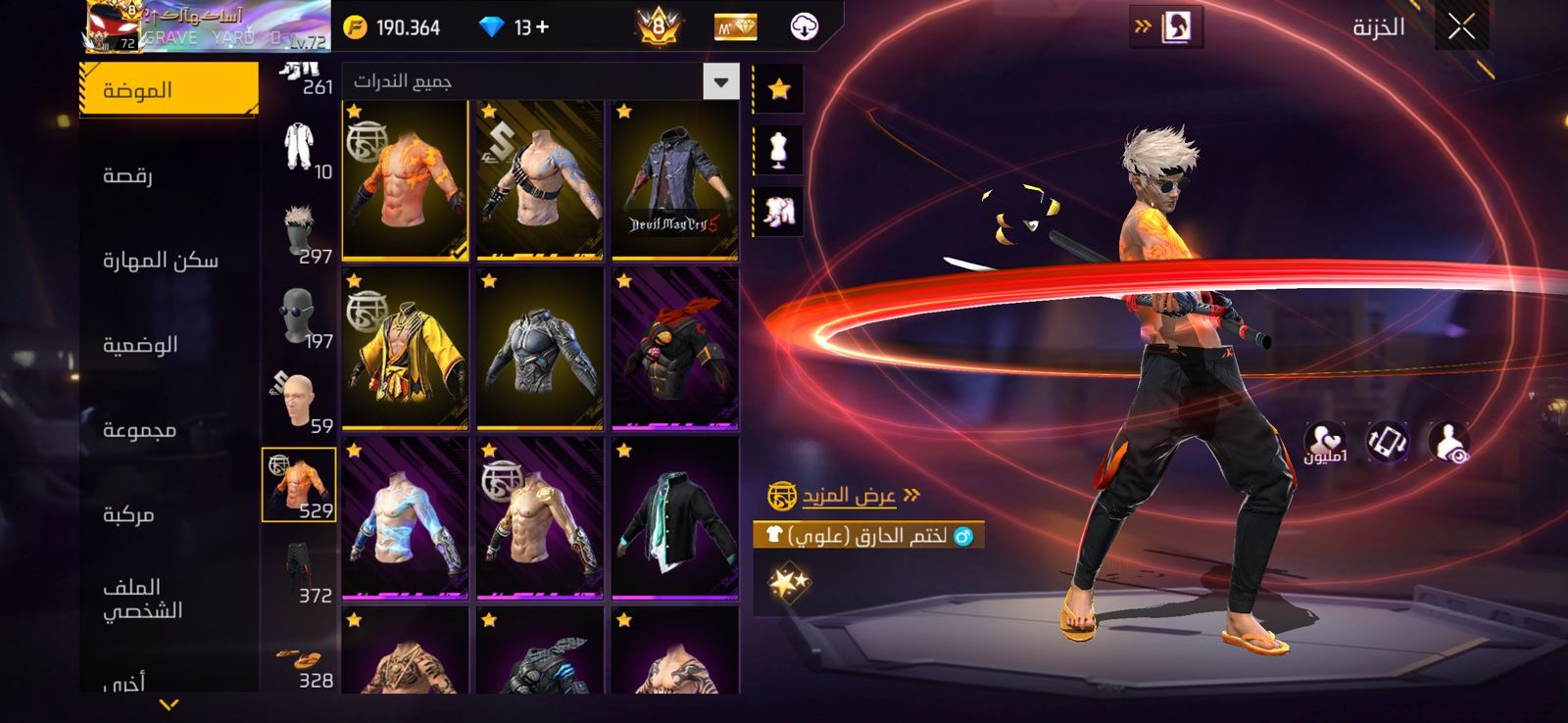The height and width of the screenshot is (723, 1568).
Task: Select the pants category with 372 items
Action: pyautogui.click(x=299, y=570)
